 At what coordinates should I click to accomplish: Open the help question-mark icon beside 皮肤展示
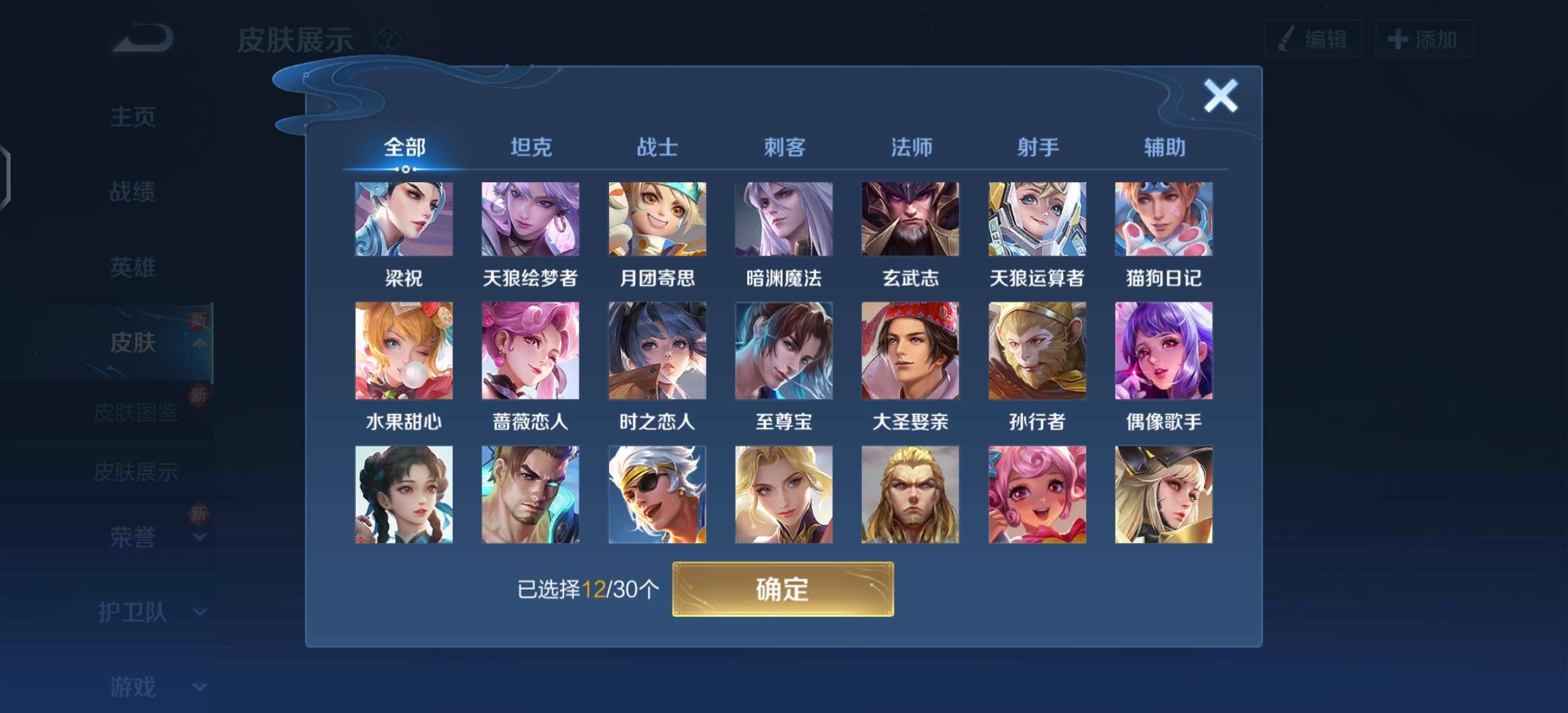(x=388, y=40)
